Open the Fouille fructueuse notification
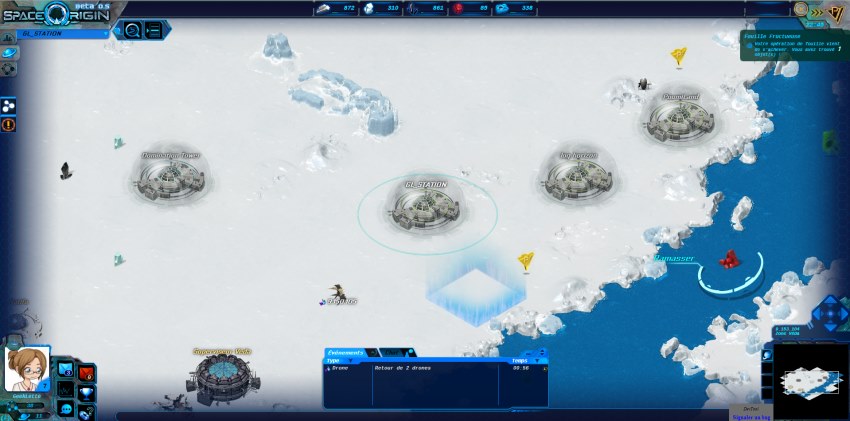The width and height of the screenshot is (850, 421). (x=794, y=45)
